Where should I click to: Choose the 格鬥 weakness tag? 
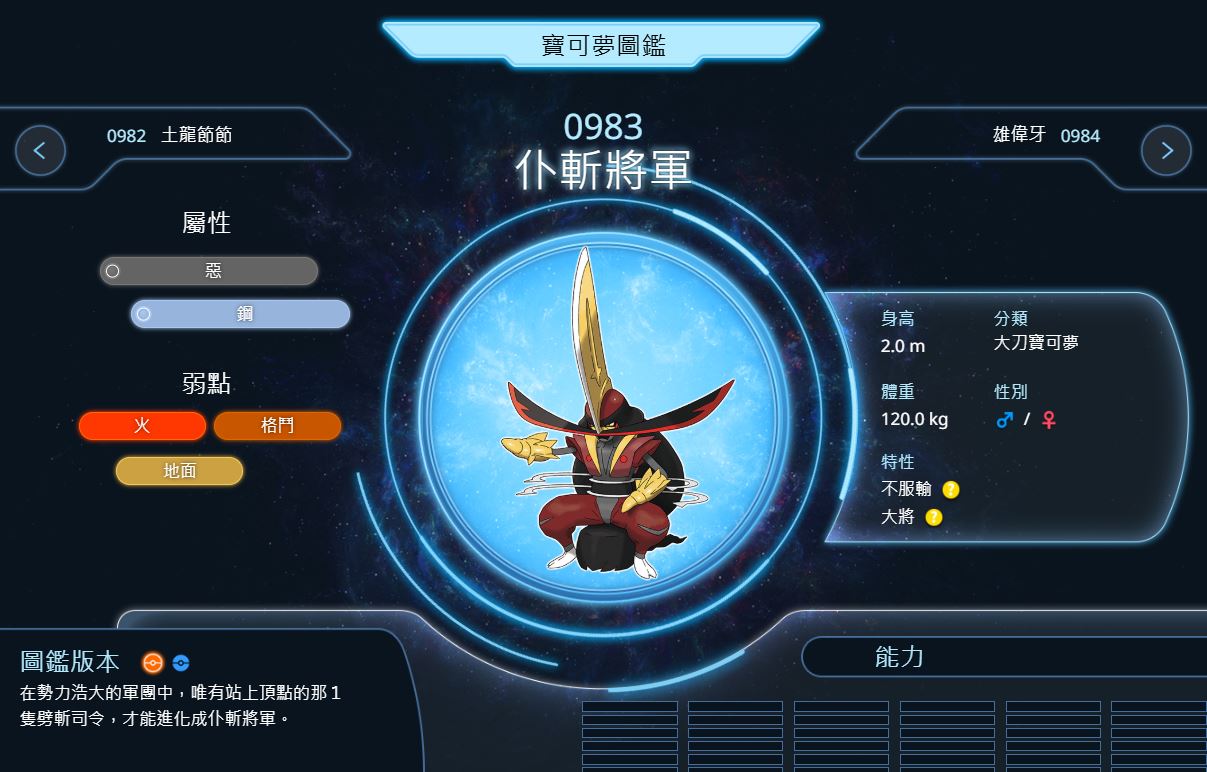(x=277, y=426)
